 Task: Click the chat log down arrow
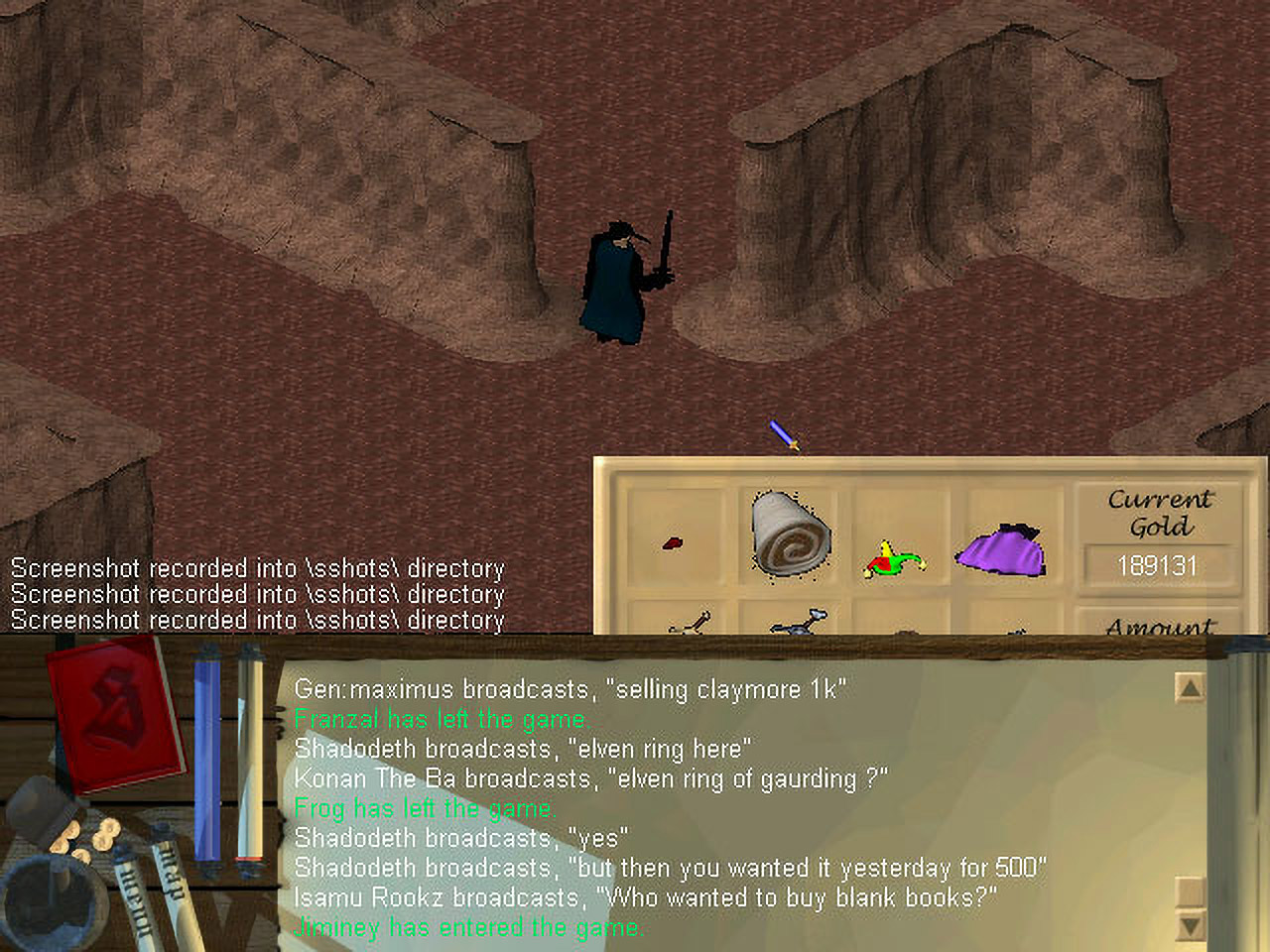click(x=1189, y=926)
